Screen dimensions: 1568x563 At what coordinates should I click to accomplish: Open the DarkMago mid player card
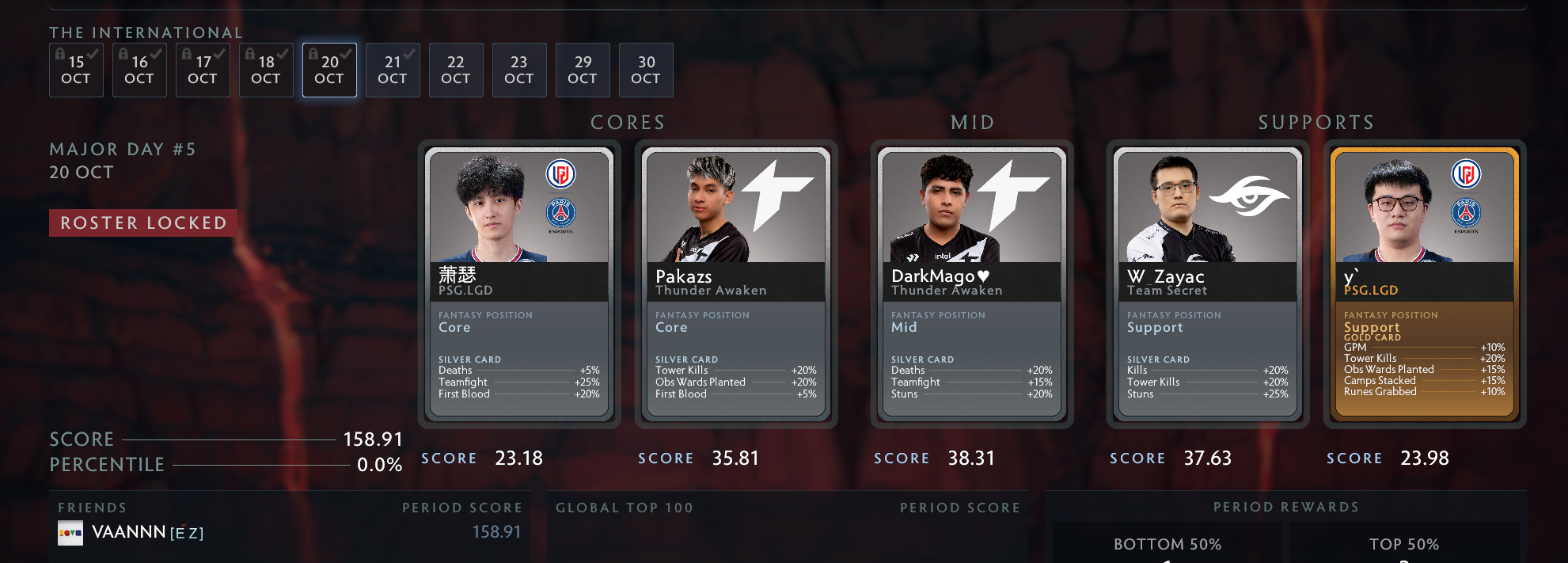[972, 283]
